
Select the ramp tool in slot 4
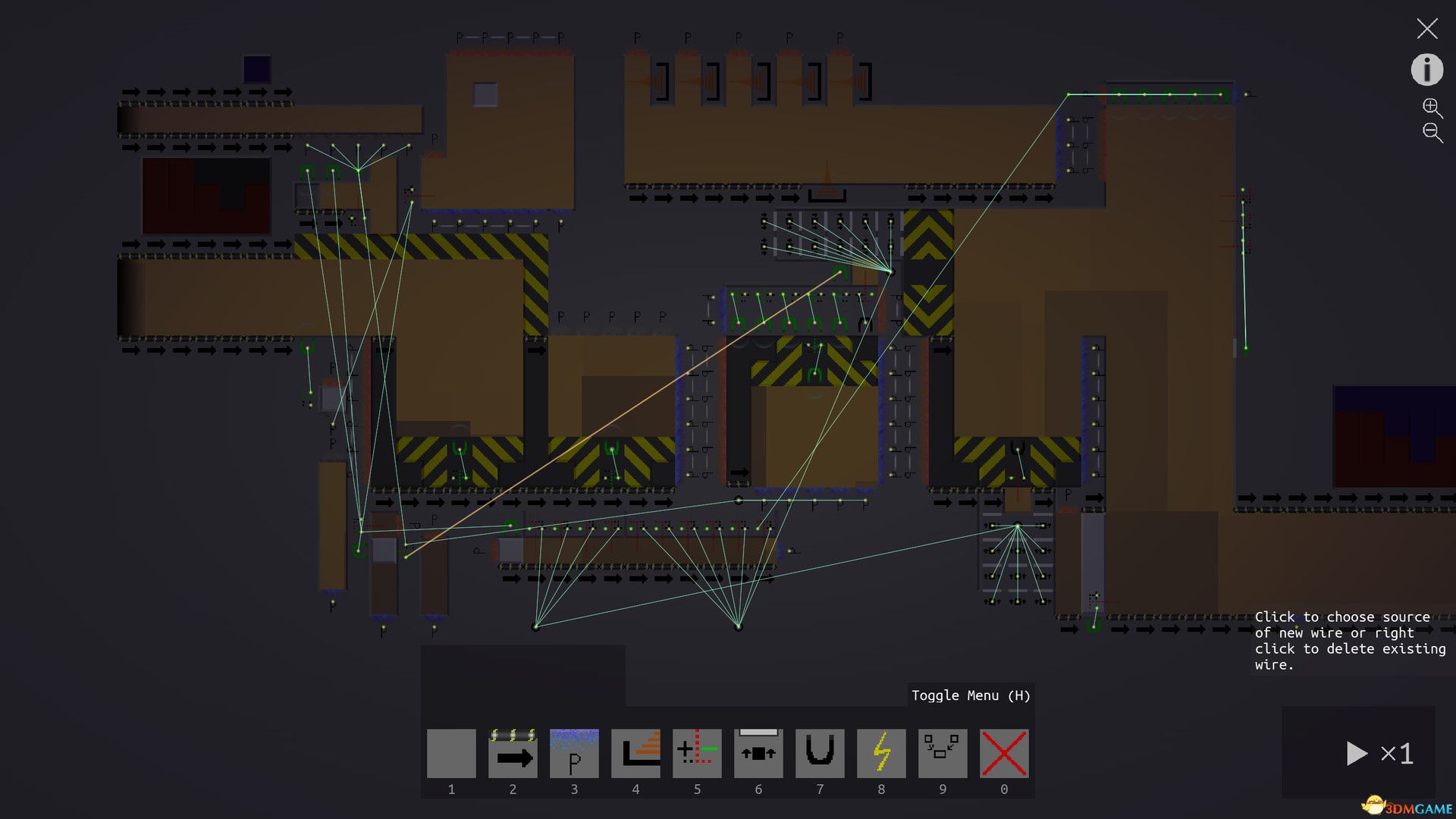point(635,753)
